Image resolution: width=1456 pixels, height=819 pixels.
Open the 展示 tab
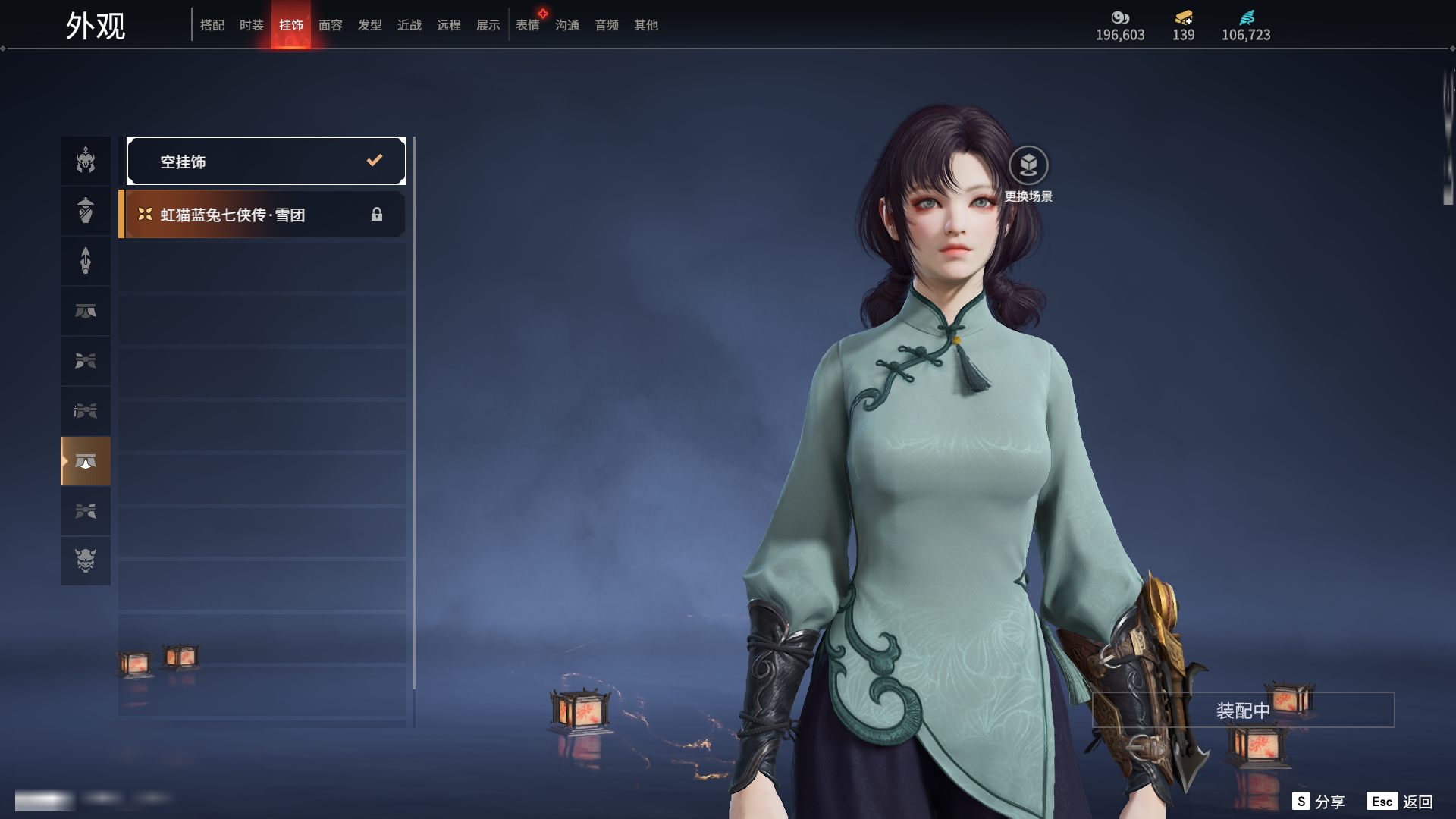pyautogui.click(x=488, y=25)
